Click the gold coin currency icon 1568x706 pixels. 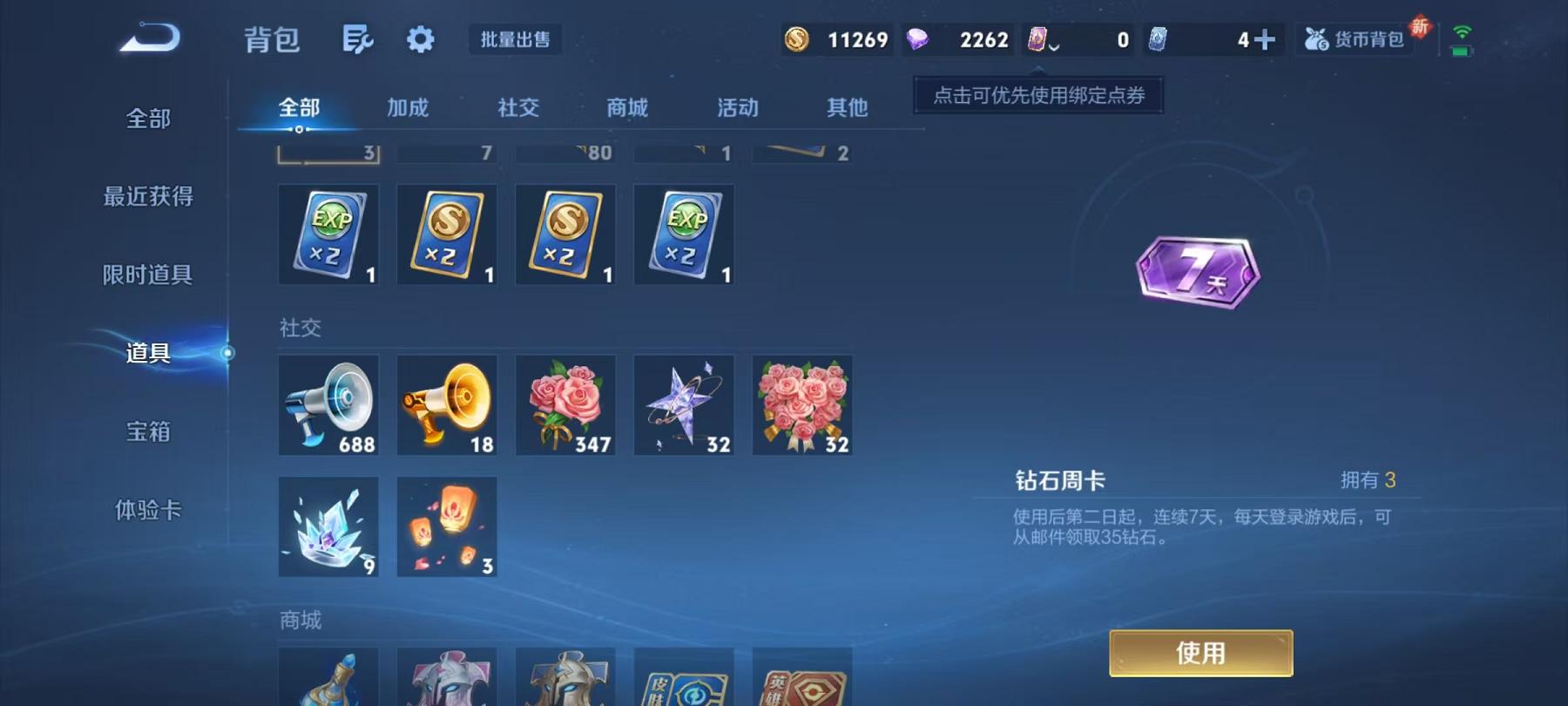click(x=800, y=39)
